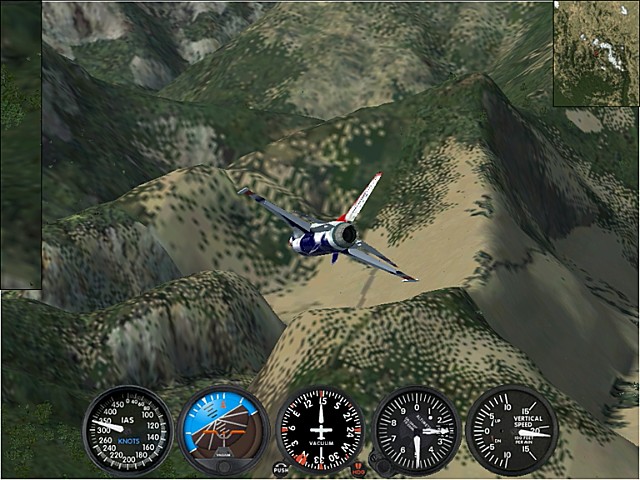Open the terrain map in the corner

coord(596,53)
